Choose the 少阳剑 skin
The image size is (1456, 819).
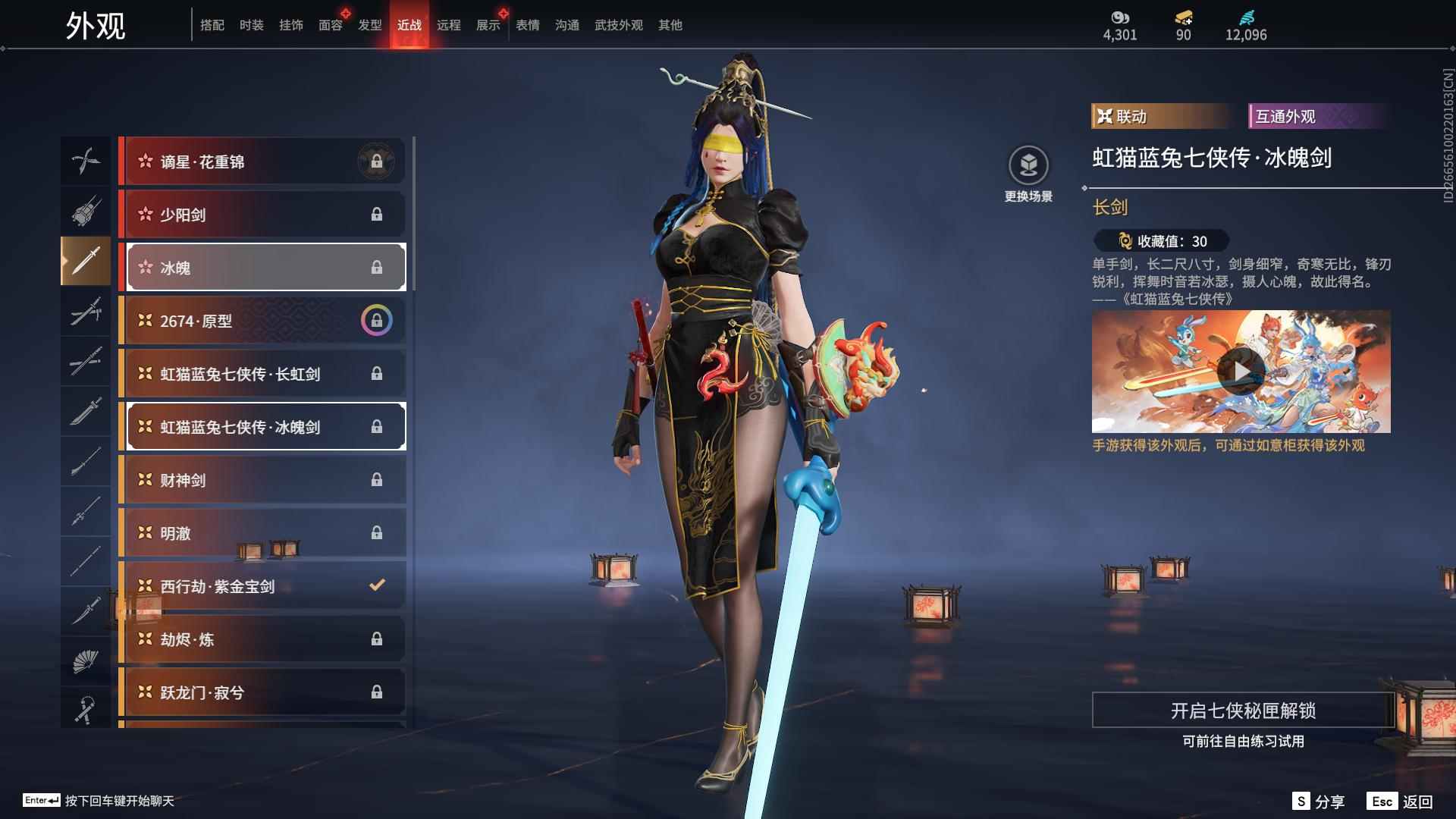pos(263,215)
